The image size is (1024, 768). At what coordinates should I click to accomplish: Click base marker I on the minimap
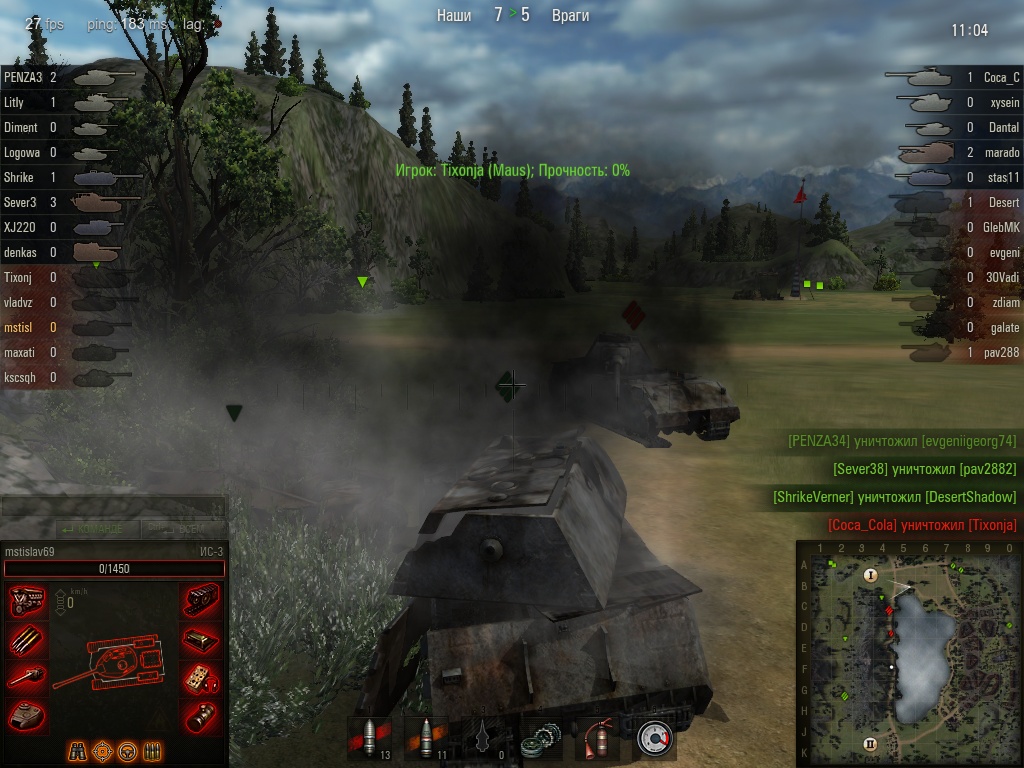[870, 575]
